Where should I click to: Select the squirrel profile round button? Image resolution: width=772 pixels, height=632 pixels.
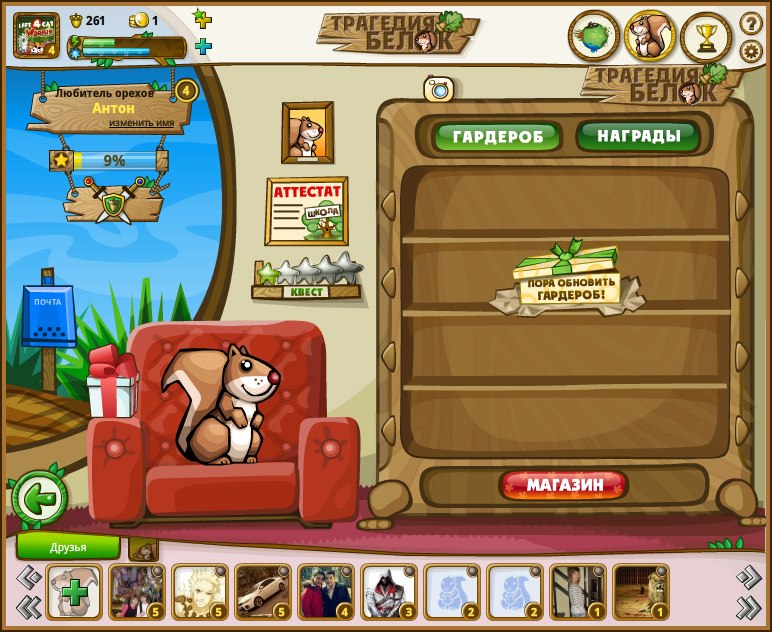[x=651, y=37]
